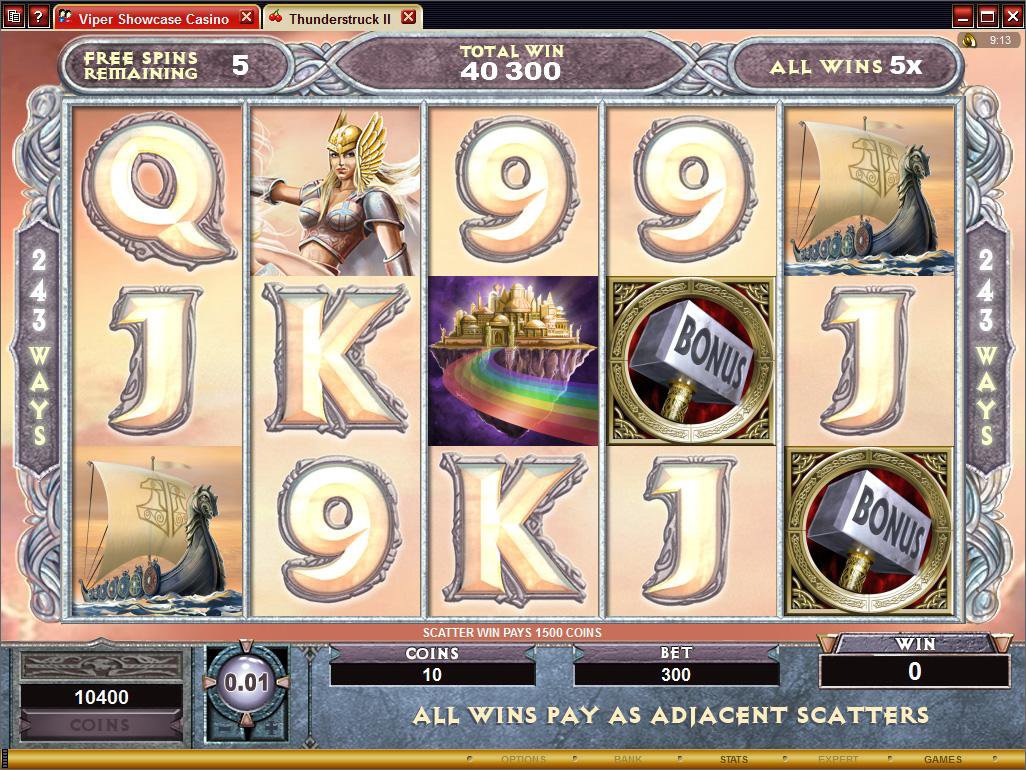Open the Games menu

(942, 760)
